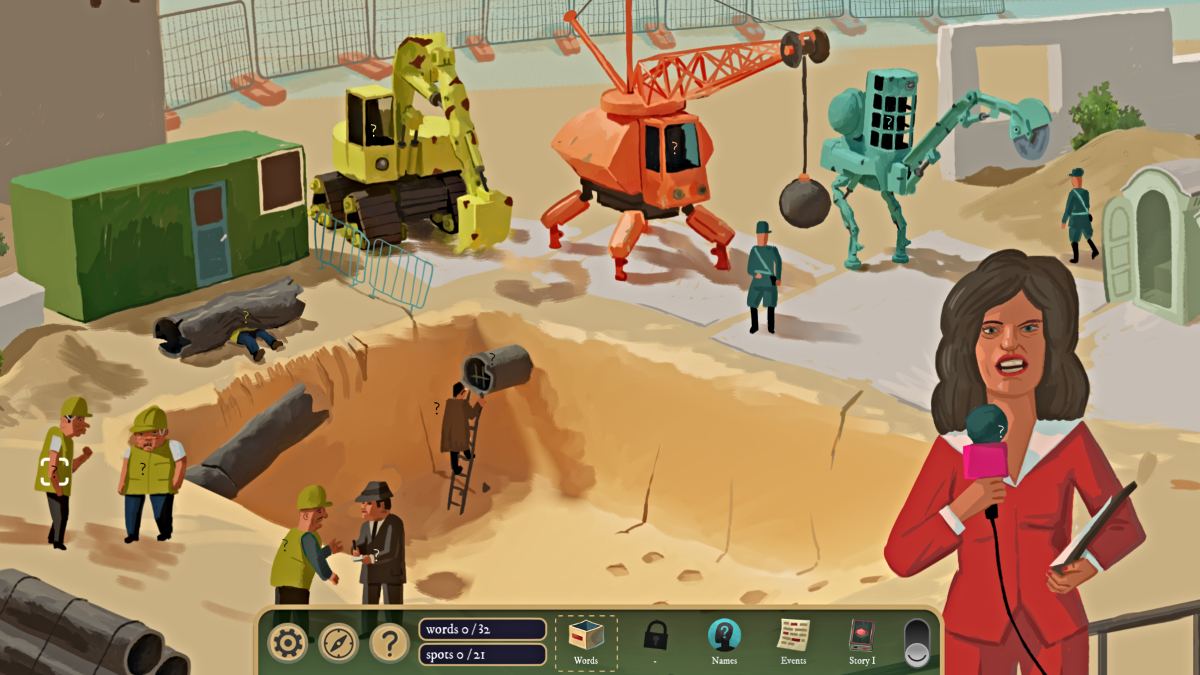
Task: Open the question mark help button
Action: pyautogui.click(x=389, y=642)
